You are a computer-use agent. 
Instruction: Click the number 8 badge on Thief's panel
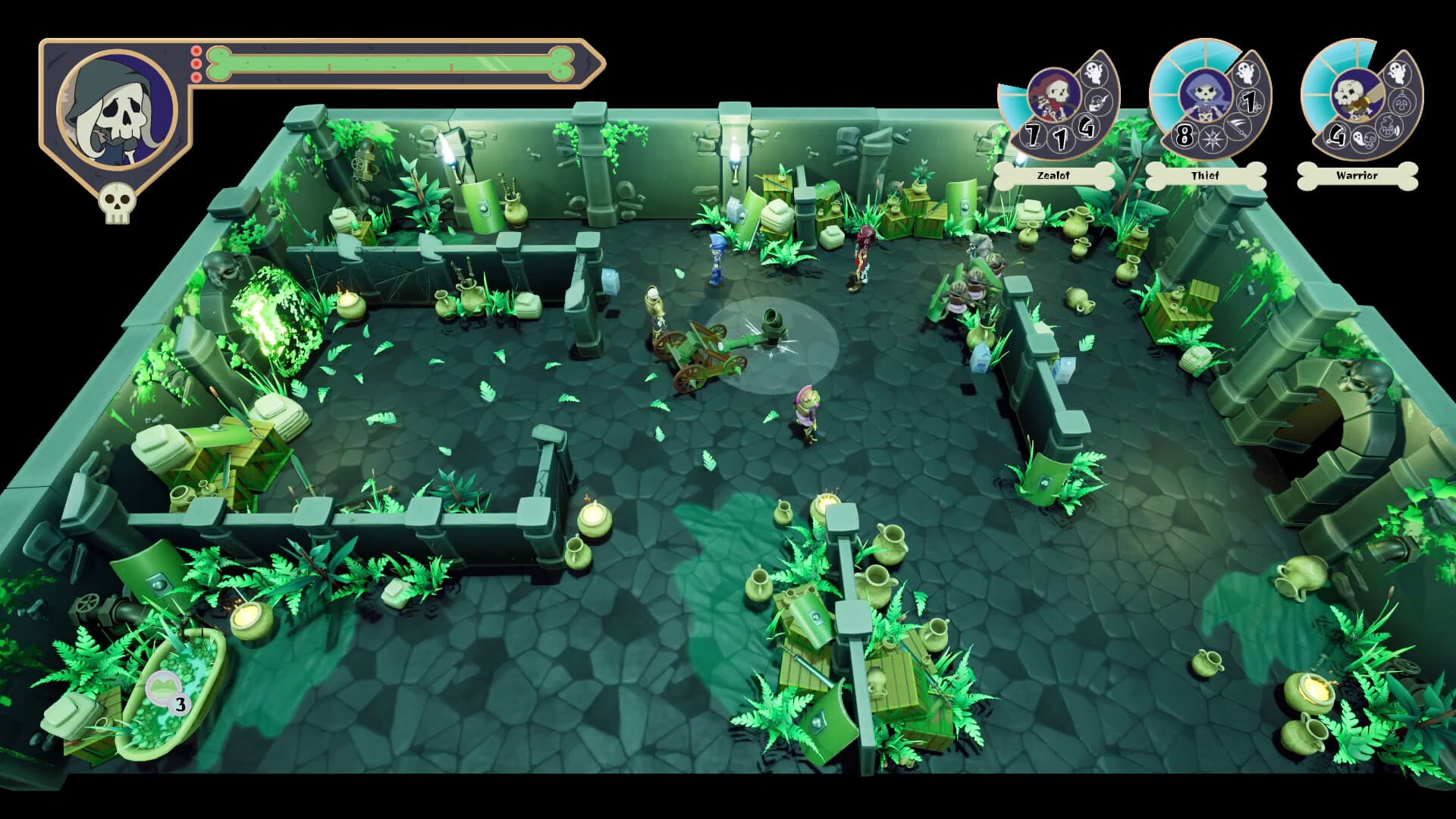pyautogui.click(x=1184, y=135)
